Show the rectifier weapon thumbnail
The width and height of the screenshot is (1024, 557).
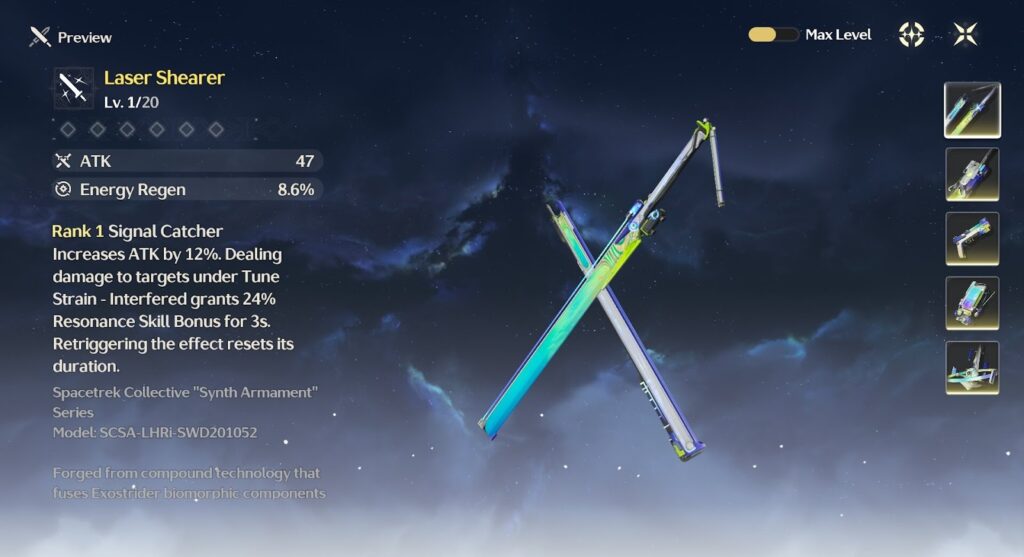(x=972, y=367)
